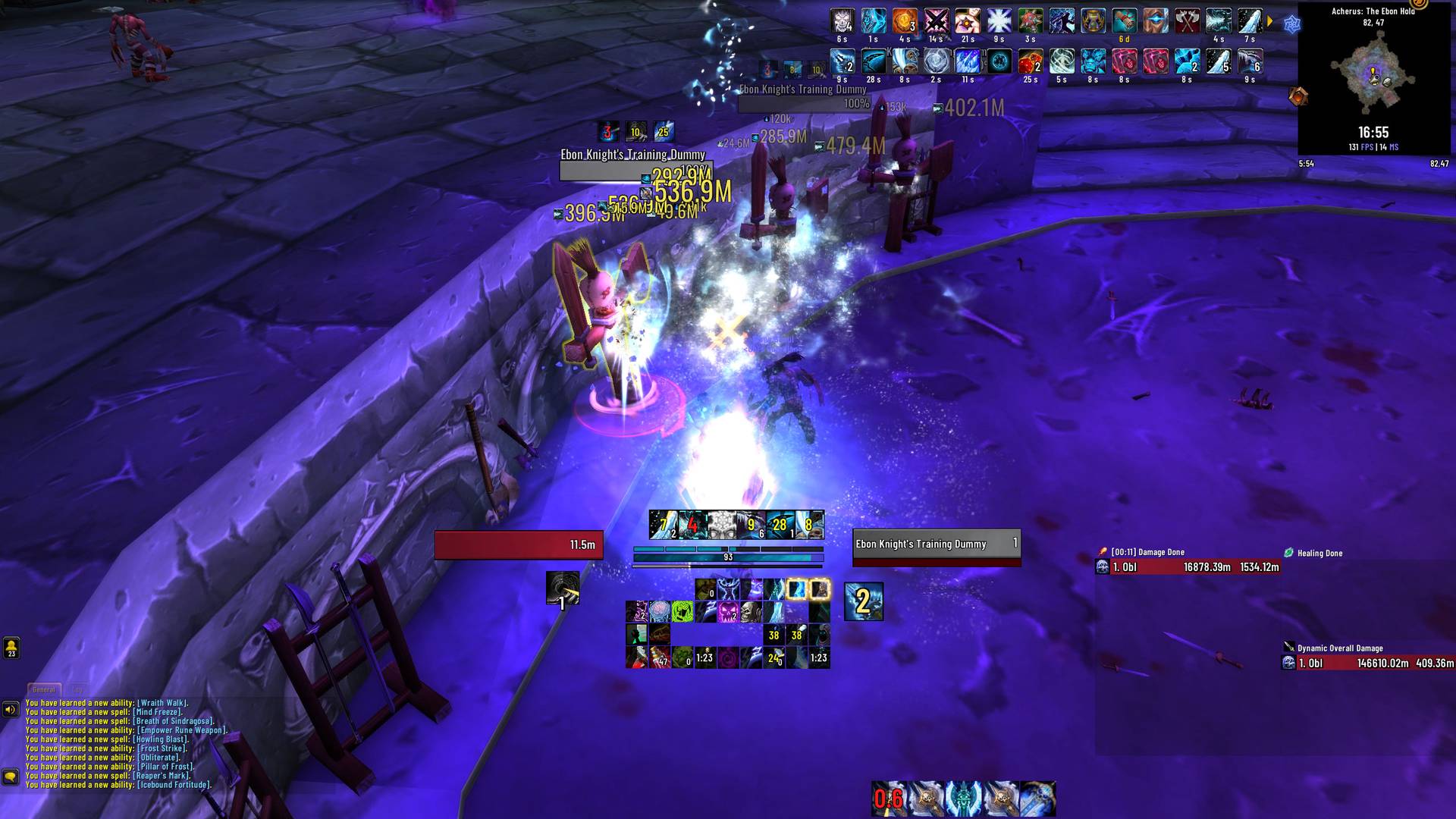Open the [Wraith Walk] spell link in chat
The height and width of the screenshot is (819, 1456).
(162, 704)
